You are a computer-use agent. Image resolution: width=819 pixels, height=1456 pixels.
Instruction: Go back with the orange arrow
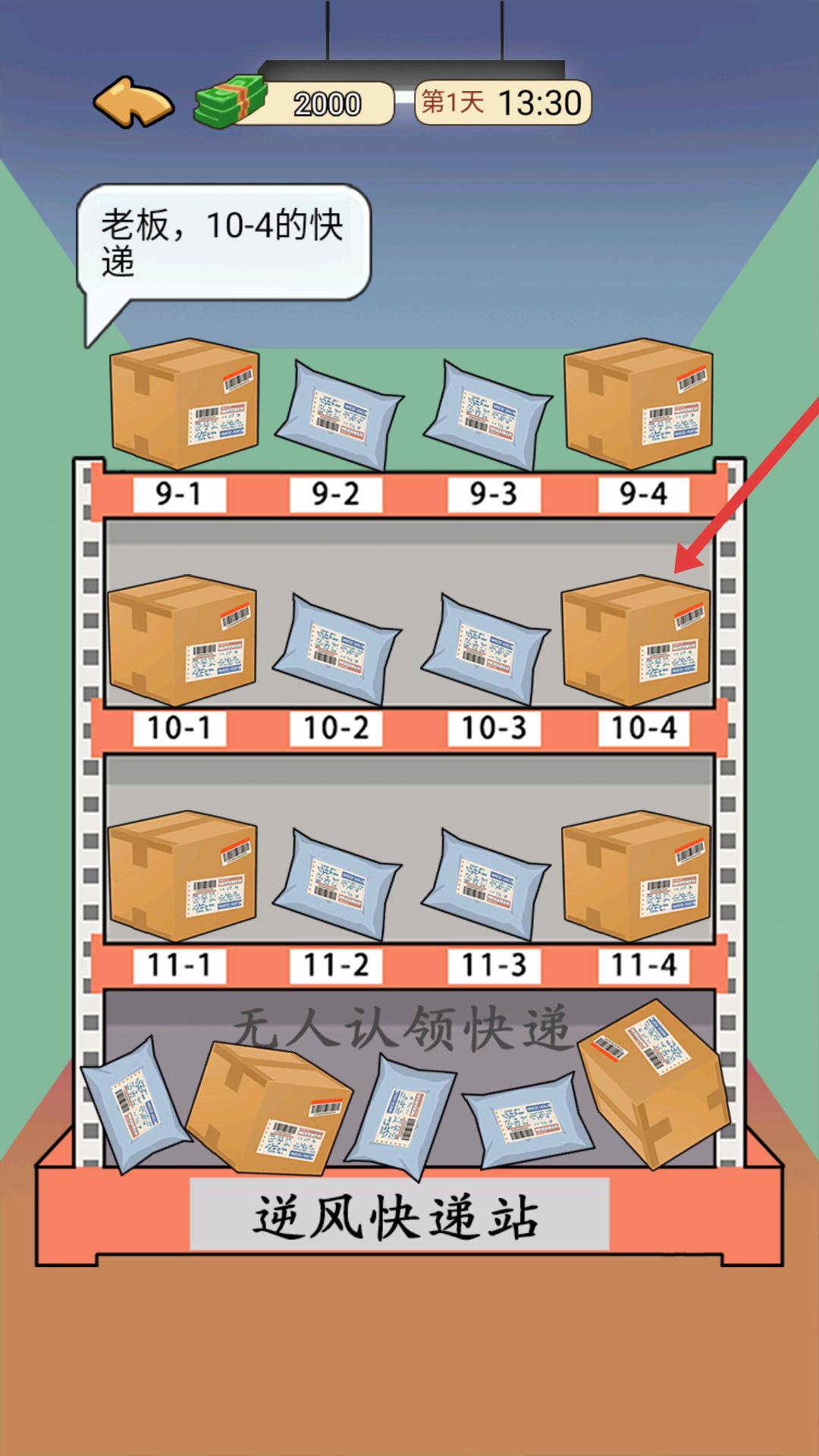133,102
